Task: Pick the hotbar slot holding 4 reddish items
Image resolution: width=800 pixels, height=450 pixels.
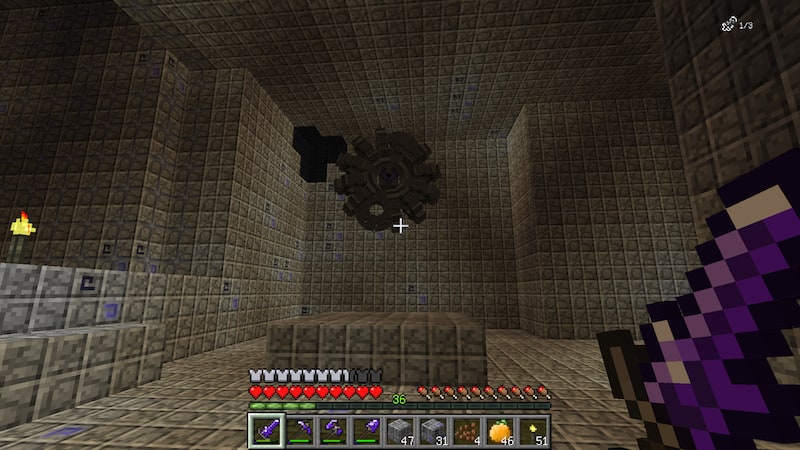Action: [x=467, y=431]
